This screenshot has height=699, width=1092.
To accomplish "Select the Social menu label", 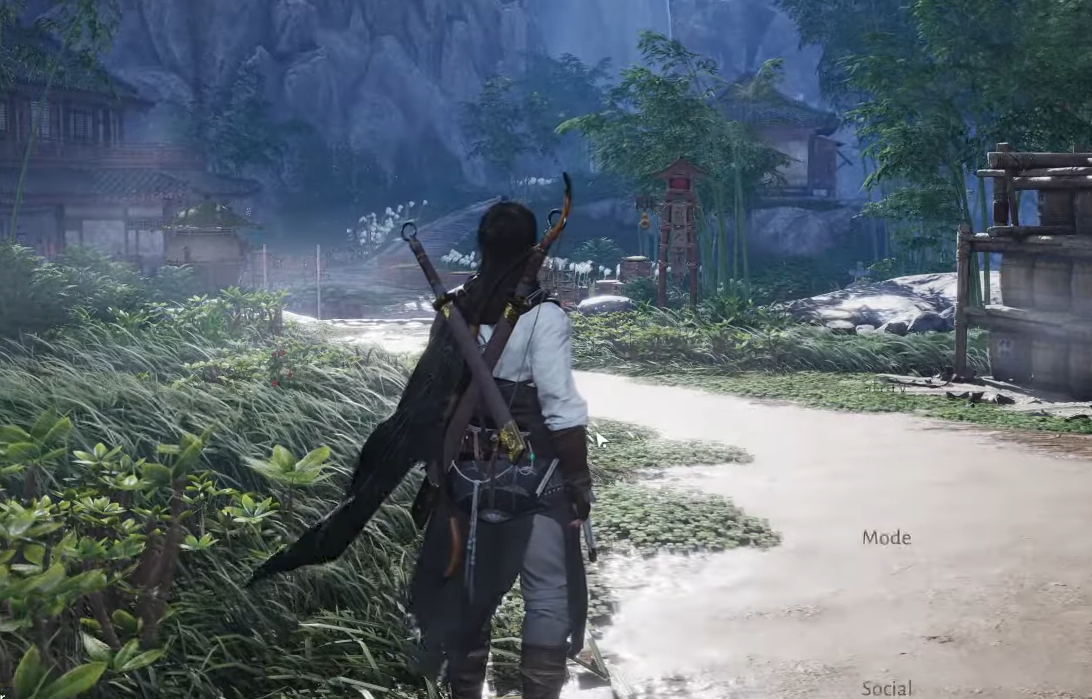I will [886, 688].
